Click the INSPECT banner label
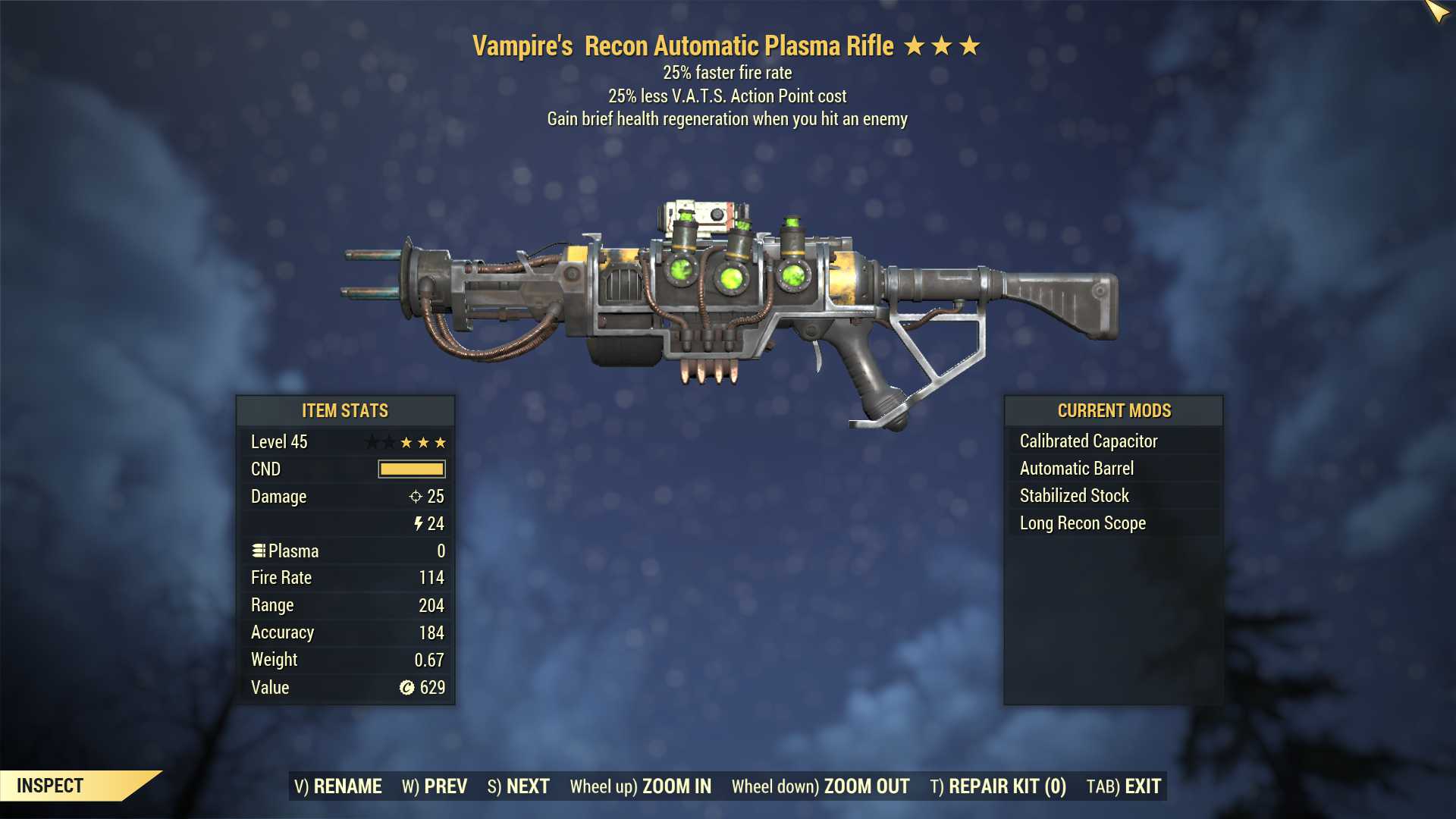Screen dimensions: 1456x819 [x=52, y=786]
